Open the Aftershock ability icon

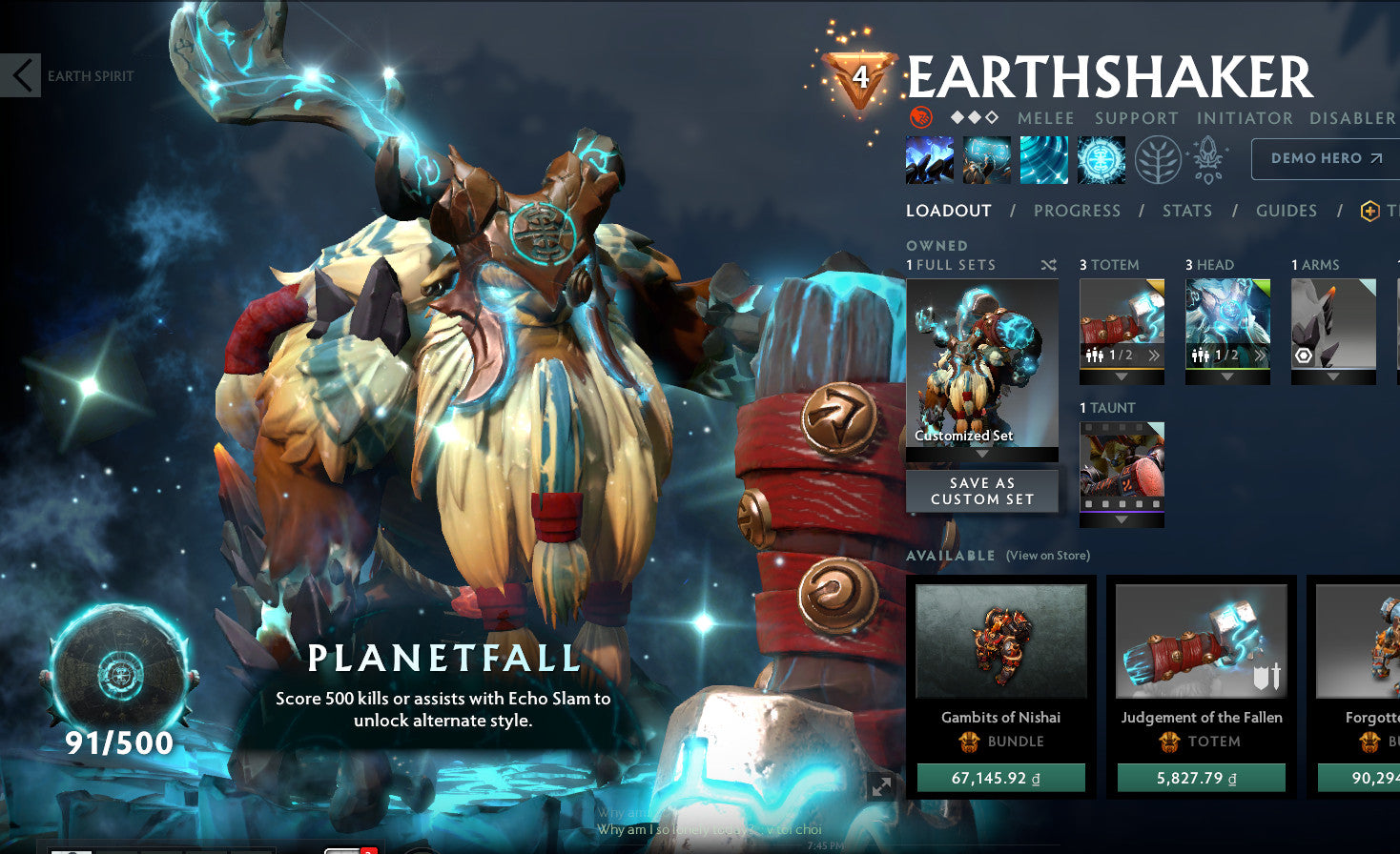click(1043, 159)
